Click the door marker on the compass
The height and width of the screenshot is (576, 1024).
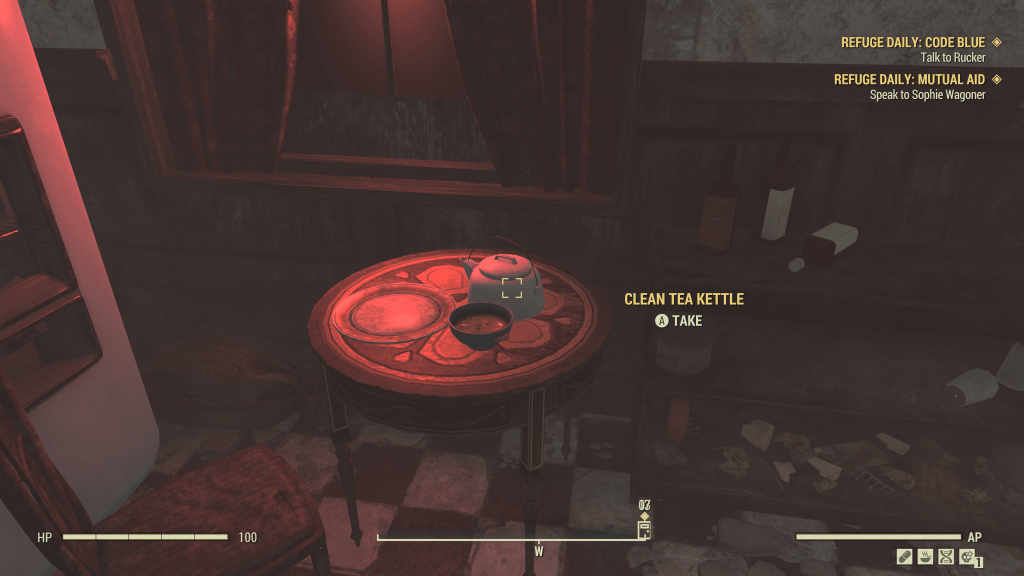pos(644,529)
